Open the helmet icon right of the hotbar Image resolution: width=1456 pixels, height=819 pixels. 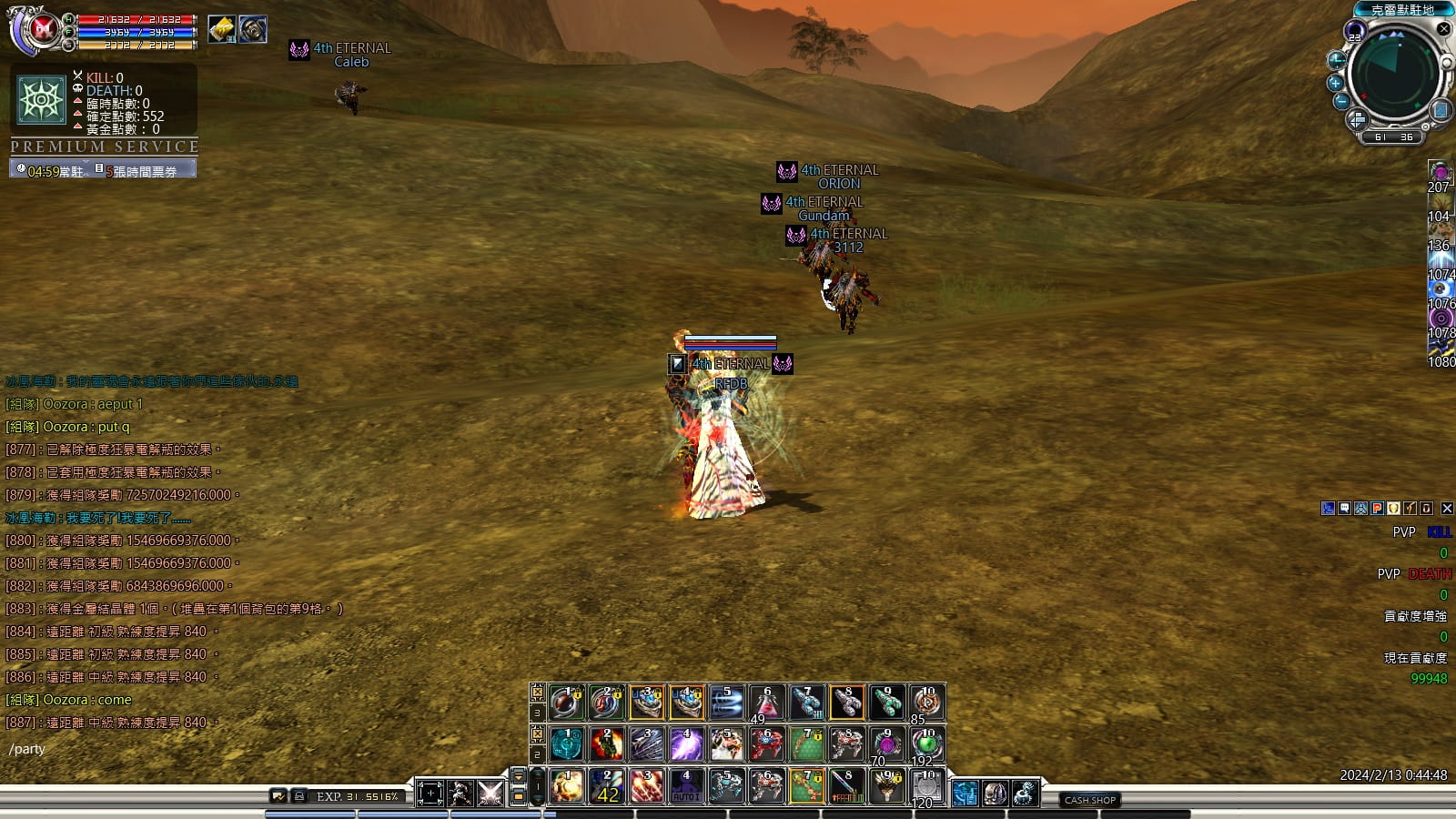[995, 794]
